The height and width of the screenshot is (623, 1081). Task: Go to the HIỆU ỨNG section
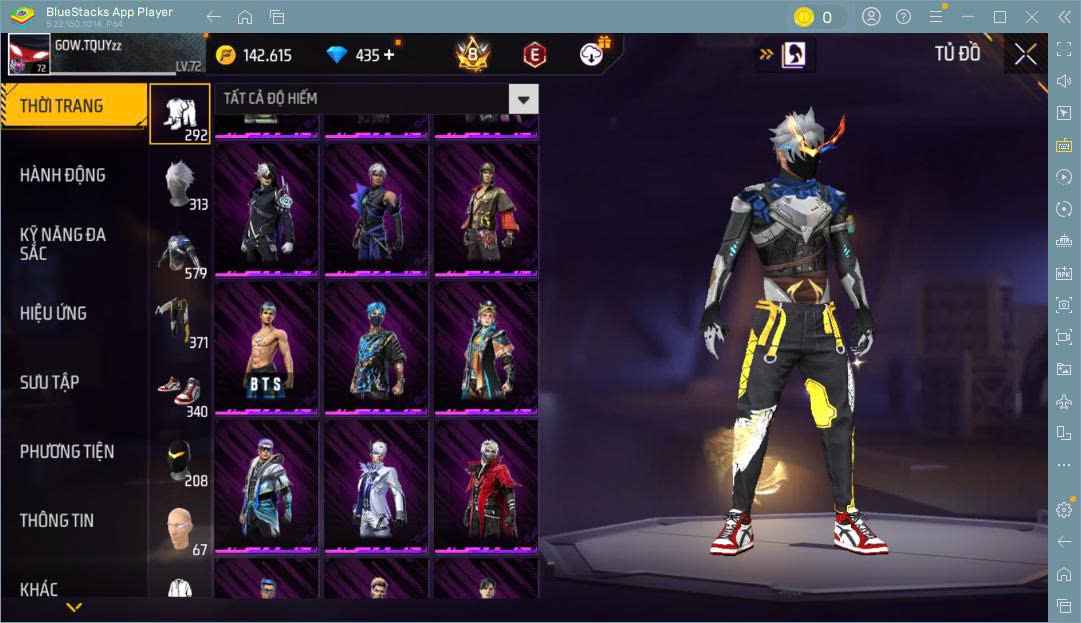click(54, 313)
